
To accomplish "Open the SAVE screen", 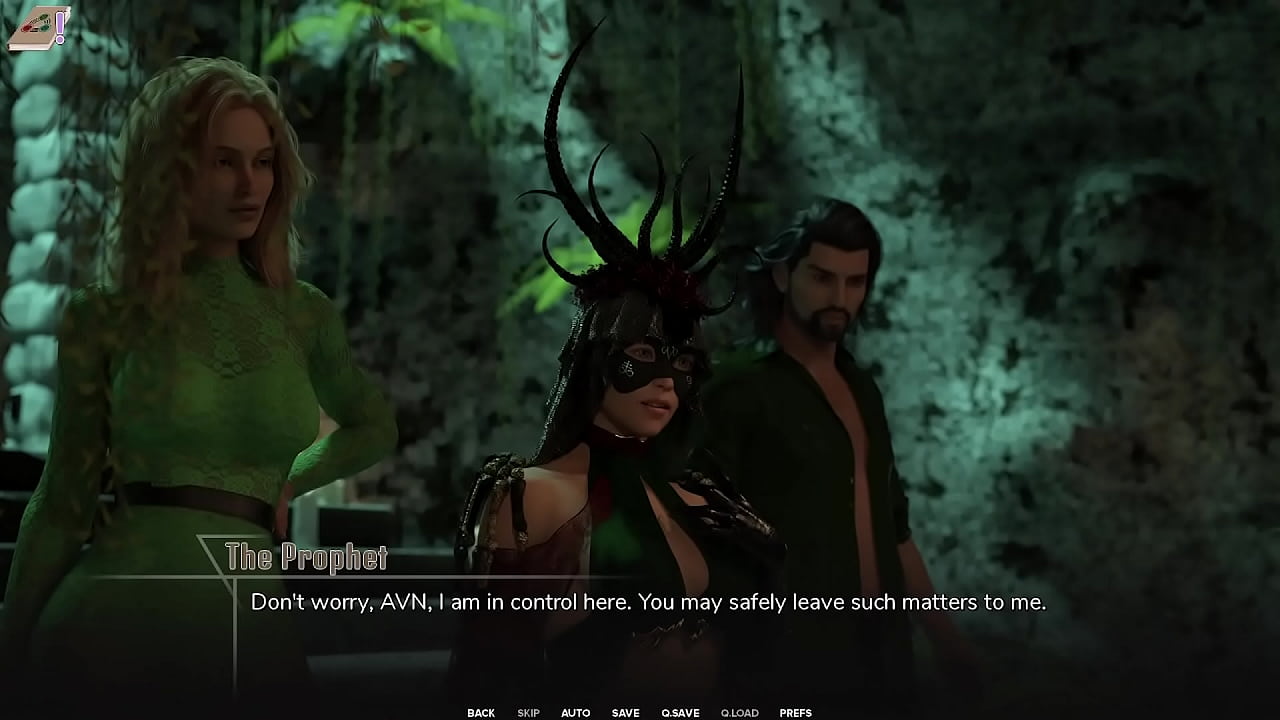I will tap(625, 713).
